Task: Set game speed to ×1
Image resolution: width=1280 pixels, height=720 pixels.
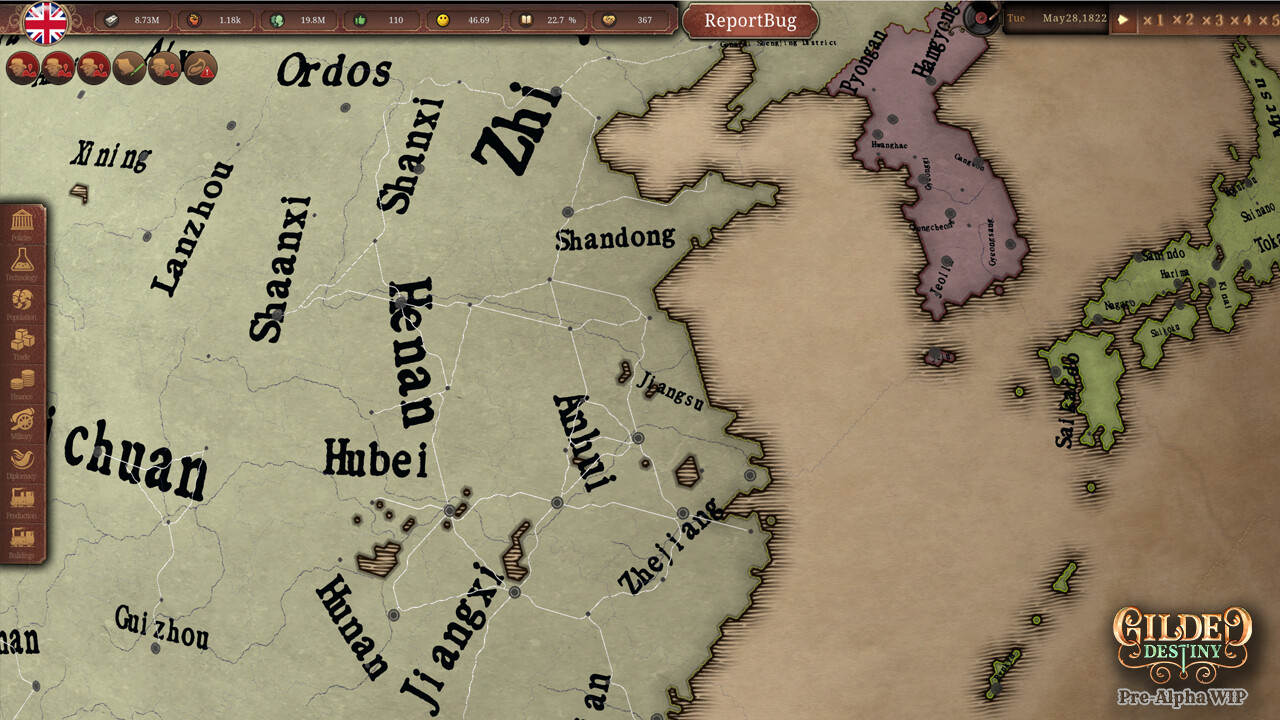Action: (x=1155, y=19)
